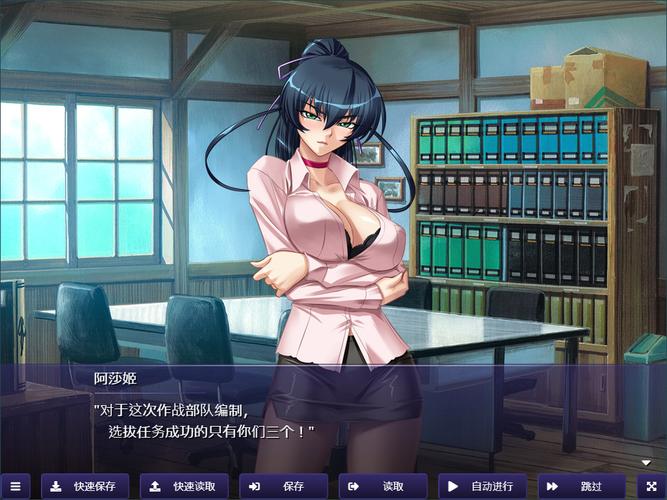
Task: Open the 读取 load screen
Action: (x=383, y=486)
